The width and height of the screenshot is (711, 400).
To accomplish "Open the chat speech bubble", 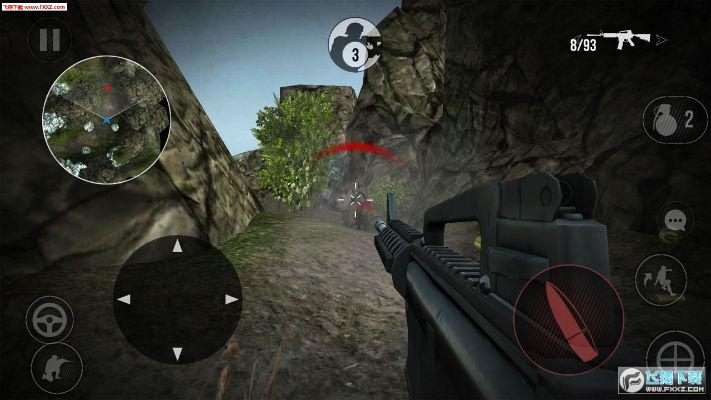I will (676, 219).
